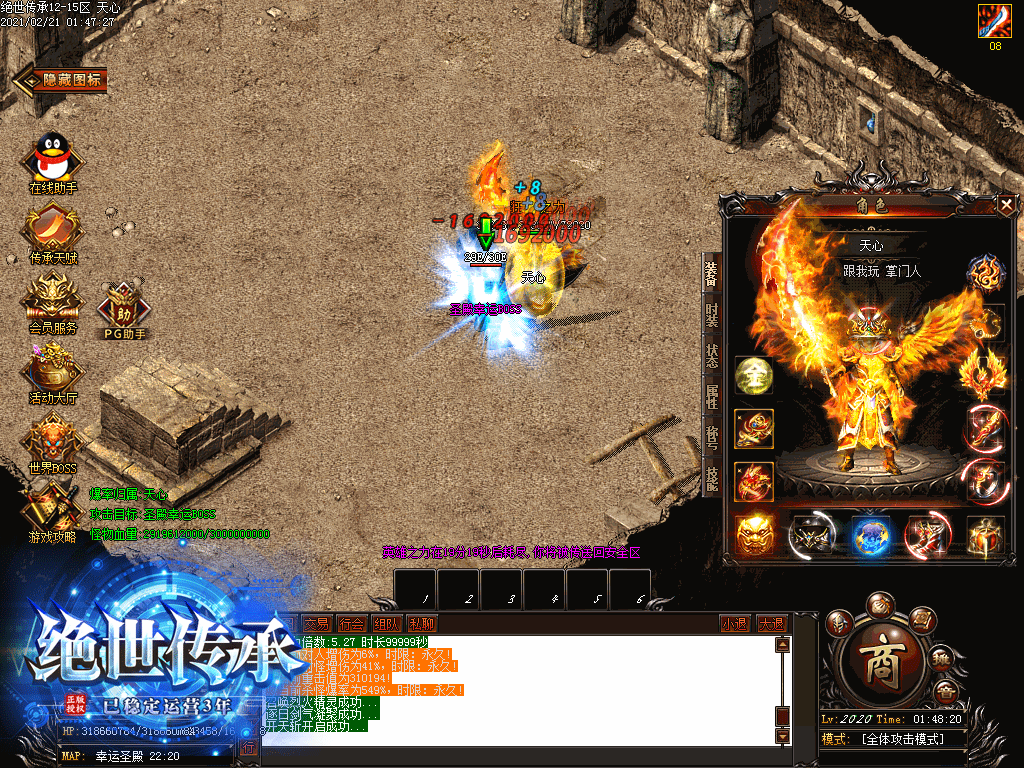This screenshot has height=768, width=1024.
Task: Open the 活动大厅 activity hall
Action: [x=52, y=369]
